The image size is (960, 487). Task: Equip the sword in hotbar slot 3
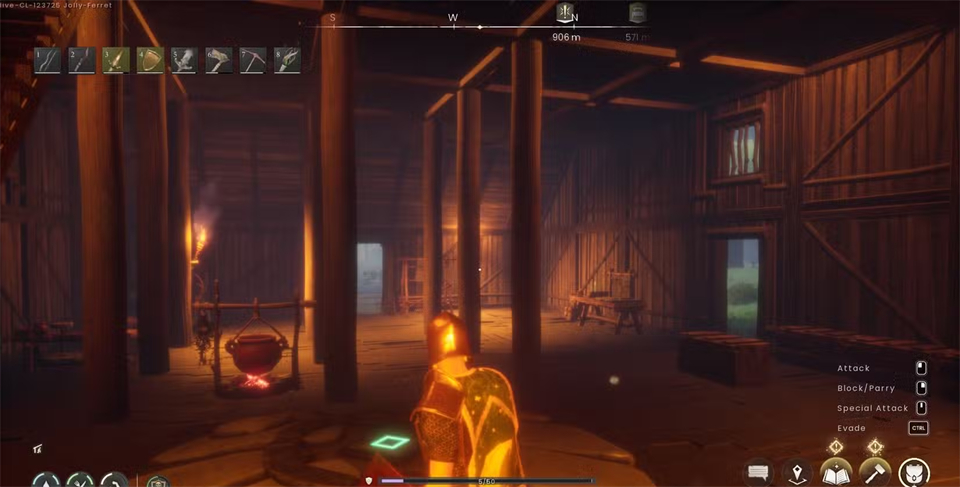[116, 60]
